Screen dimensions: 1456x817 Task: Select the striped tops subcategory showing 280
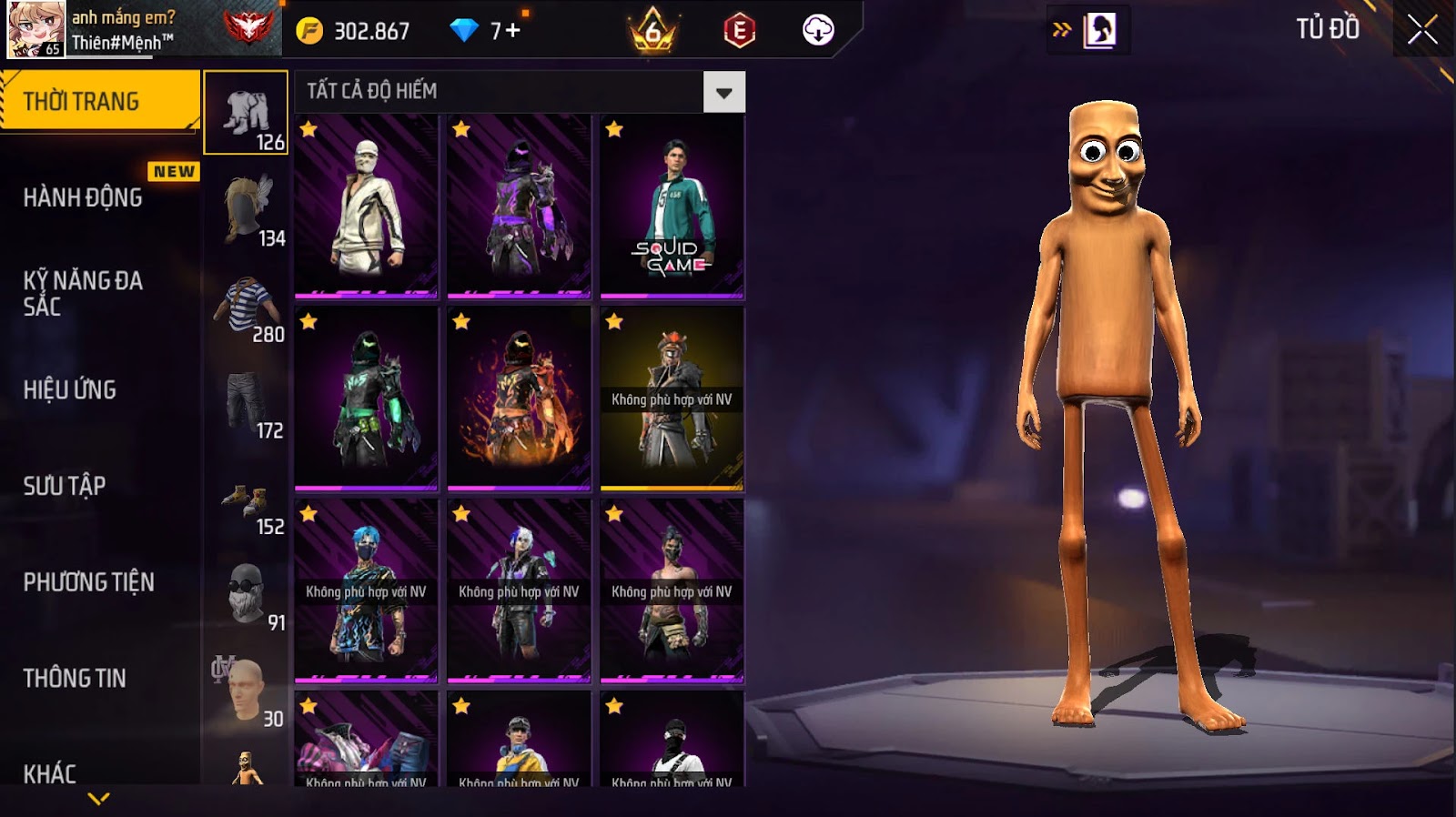(246, 306)
